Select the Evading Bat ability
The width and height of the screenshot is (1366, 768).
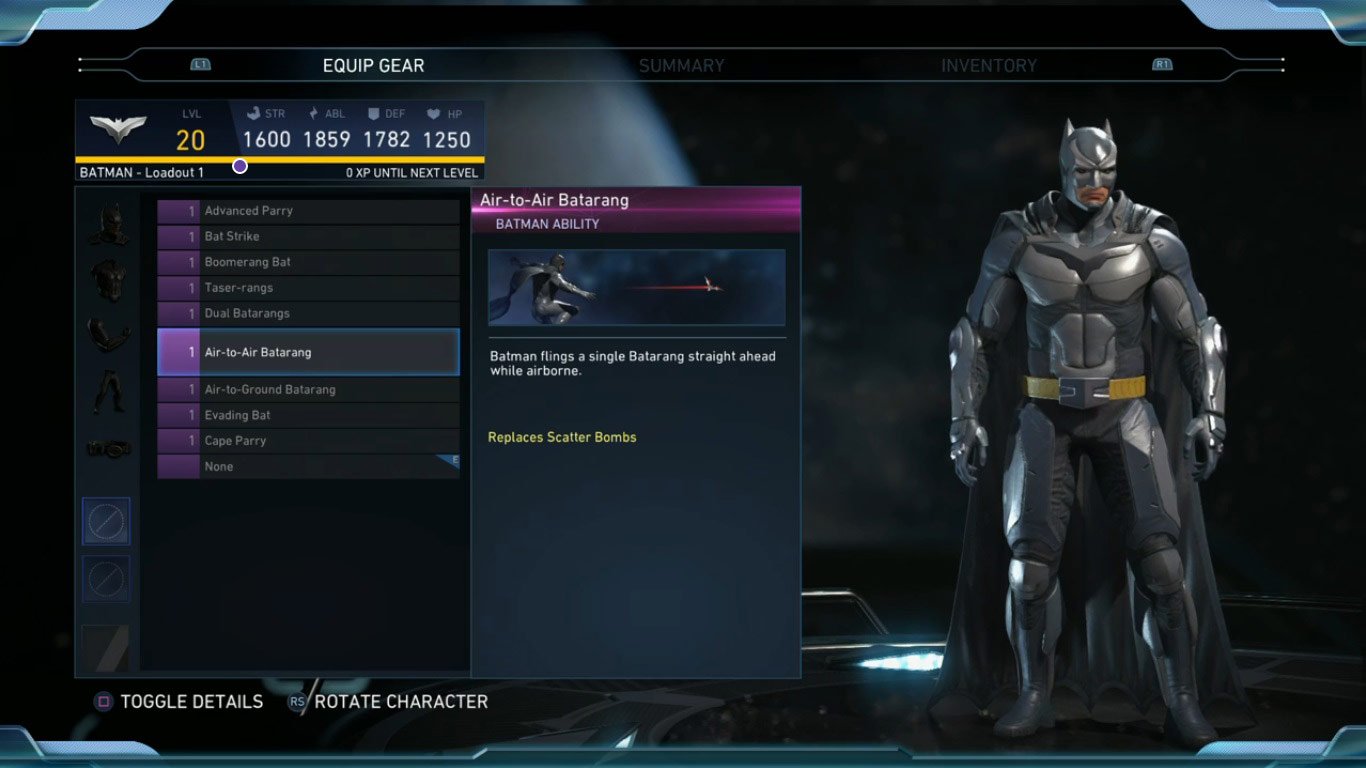click(308, 415)
